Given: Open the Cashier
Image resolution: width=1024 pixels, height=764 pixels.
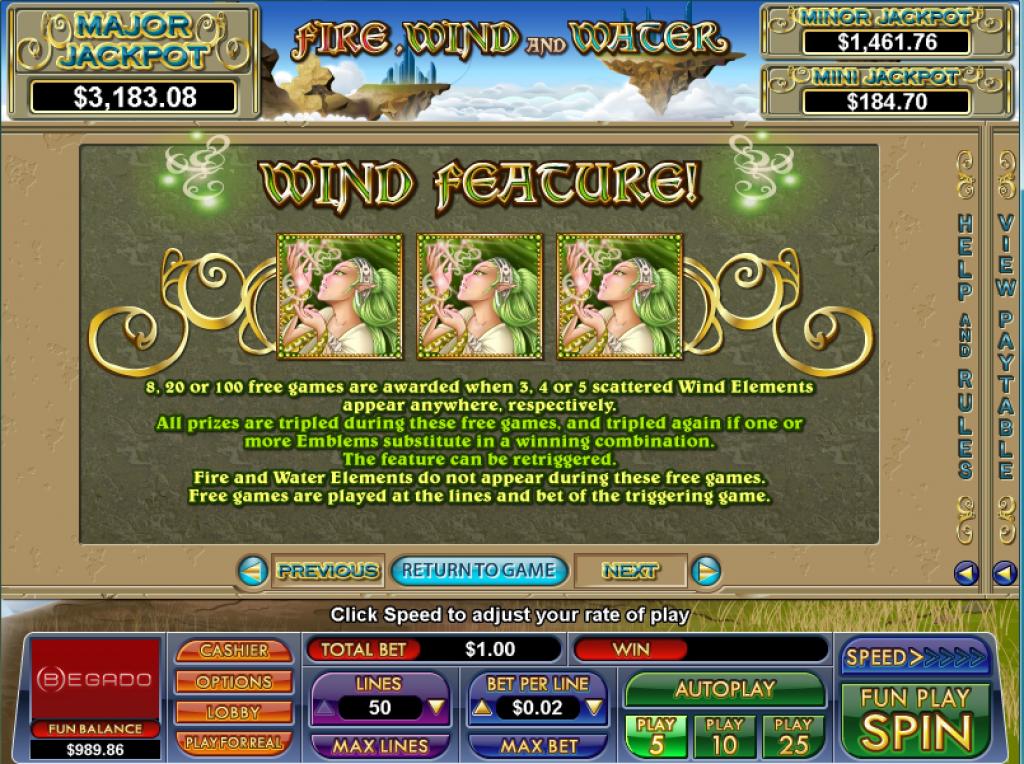Looking at the screenshot, I should (x=234, y=650).
